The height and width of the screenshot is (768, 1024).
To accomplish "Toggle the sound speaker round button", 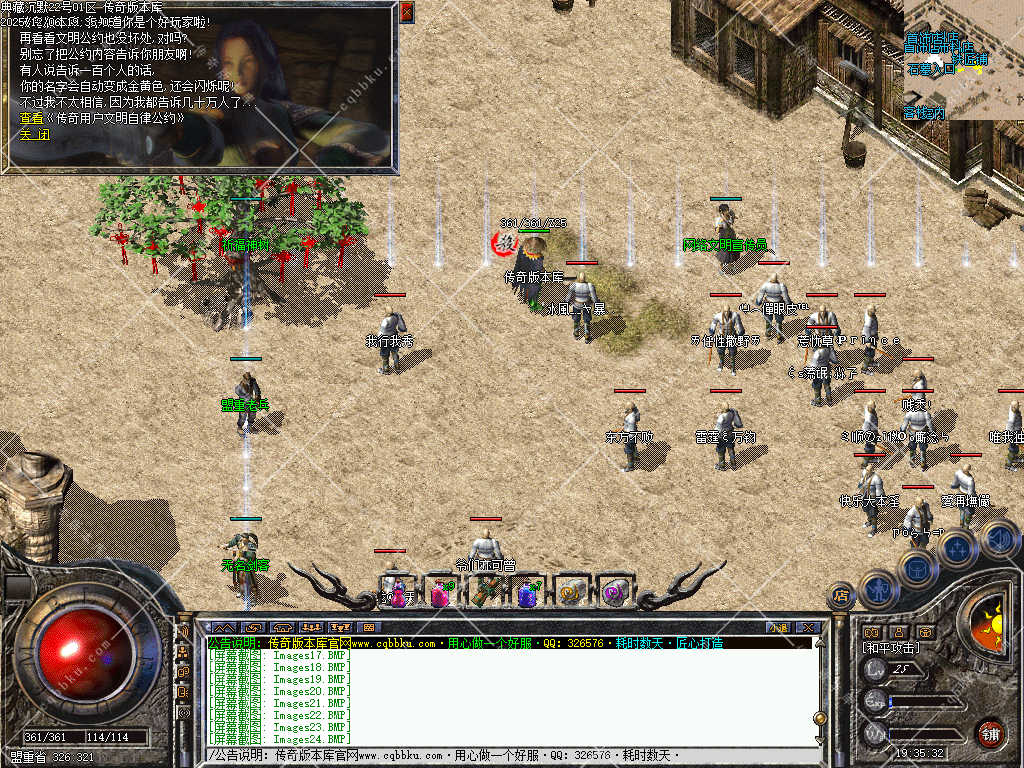I will [x=997, y=540].
